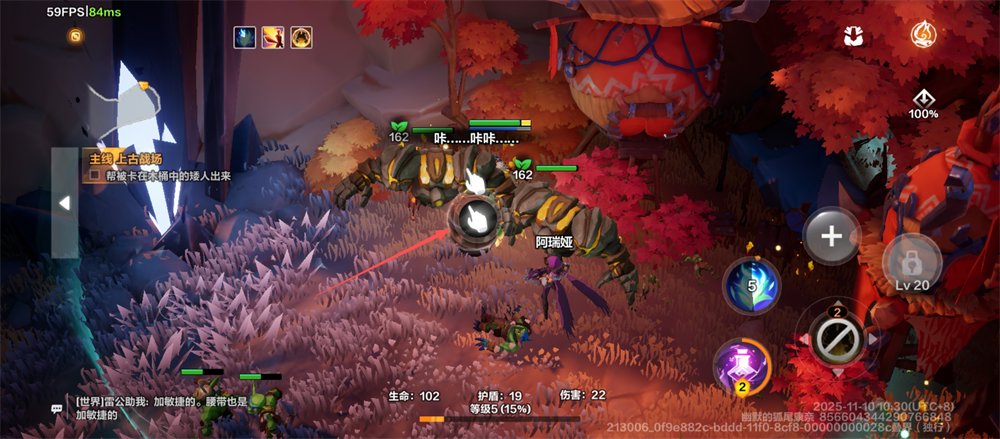This screenshot has height=439, width=1000.
Task: Tap the crossed-circle attack button
Action: coord(836,341)
